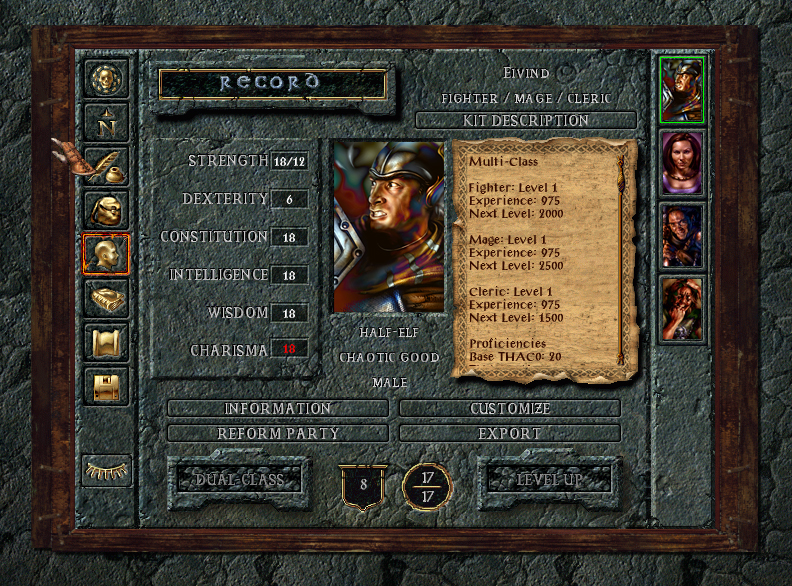
Task: Open the Kit Description panel
Action: (525, 121)
